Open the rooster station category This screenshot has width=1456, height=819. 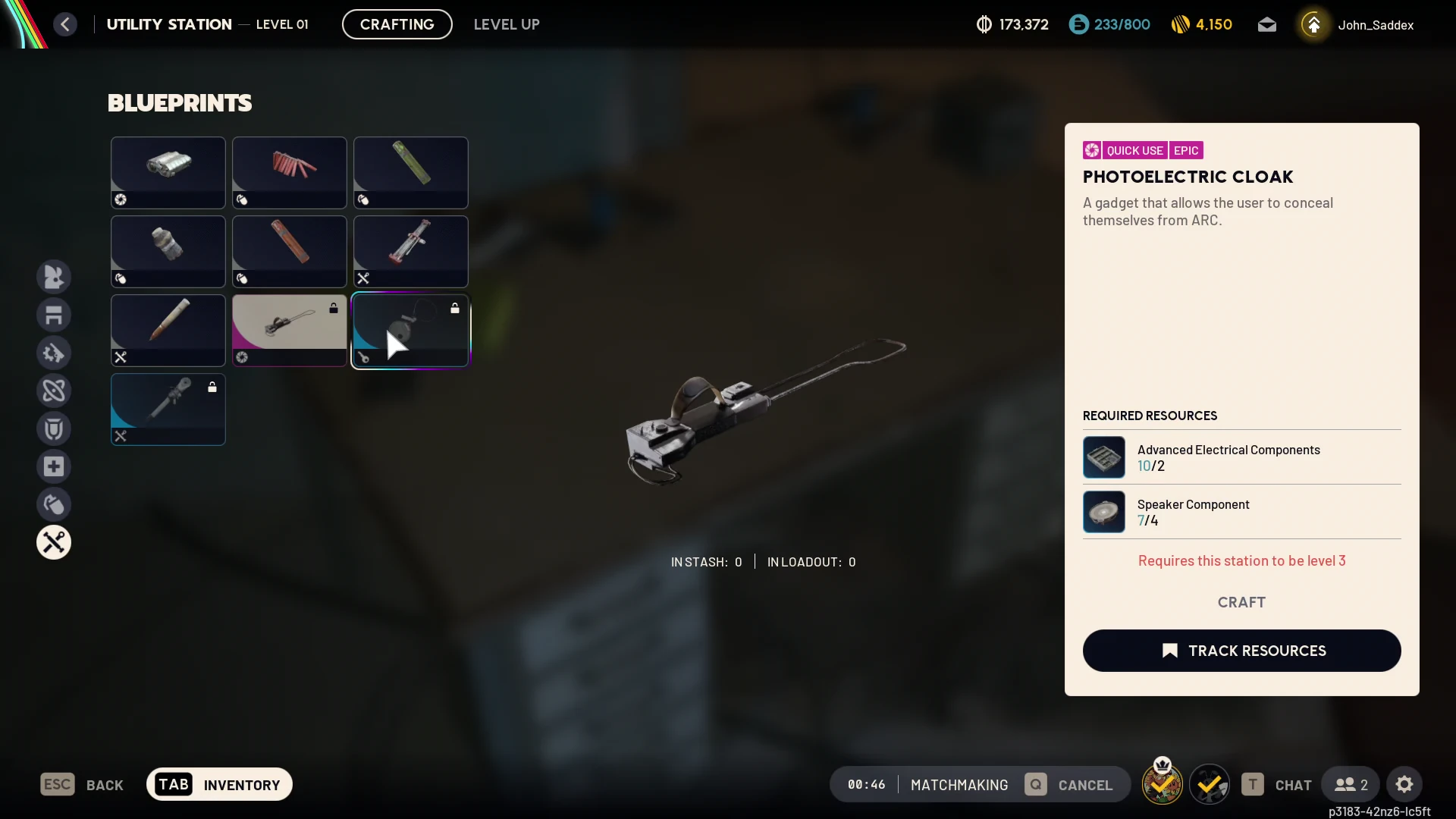pyautogui.click(x=54, y=277)
